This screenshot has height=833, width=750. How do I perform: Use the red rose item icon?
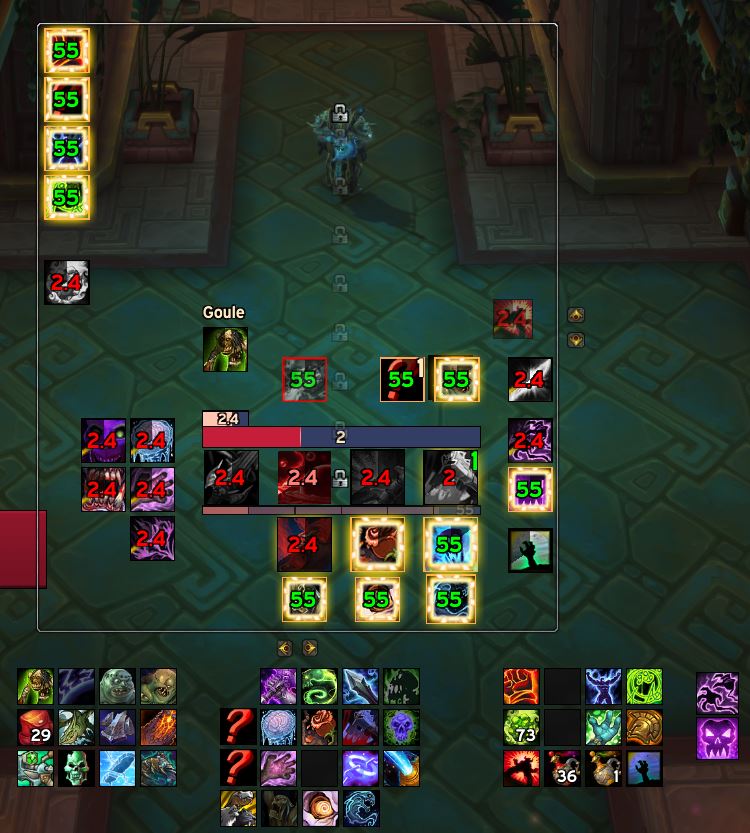(319, 728)
